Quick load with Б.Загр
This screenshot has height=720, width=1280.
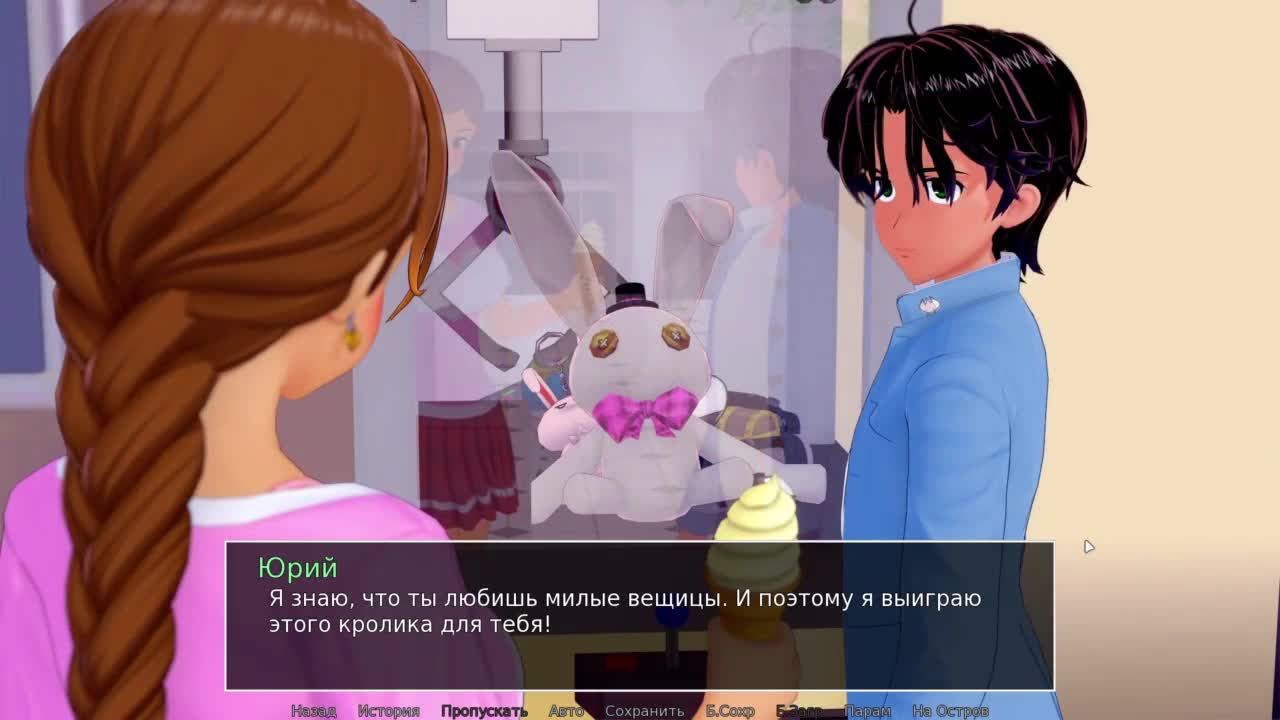799,711
